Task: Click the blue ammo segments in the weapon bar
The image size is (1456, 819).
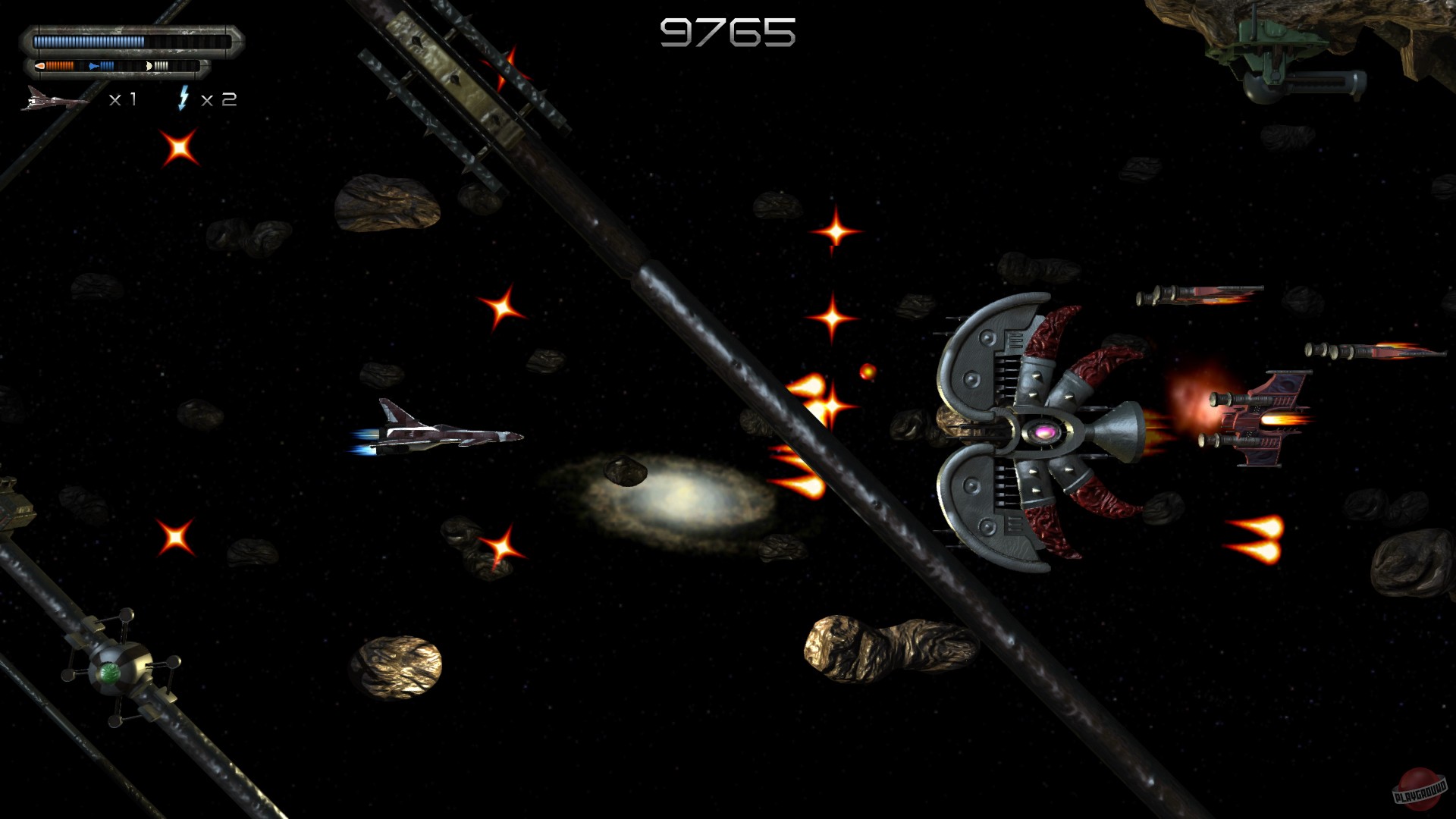Action: pos(107,65)
